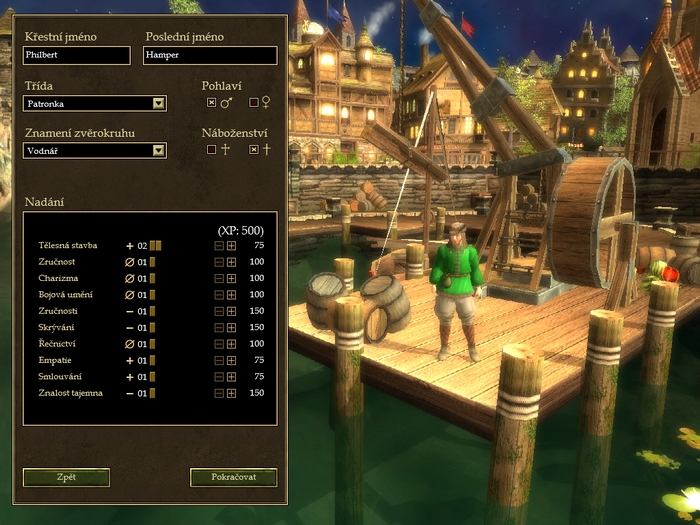Lower Řečnictví using its minus button

click(219, 344)
